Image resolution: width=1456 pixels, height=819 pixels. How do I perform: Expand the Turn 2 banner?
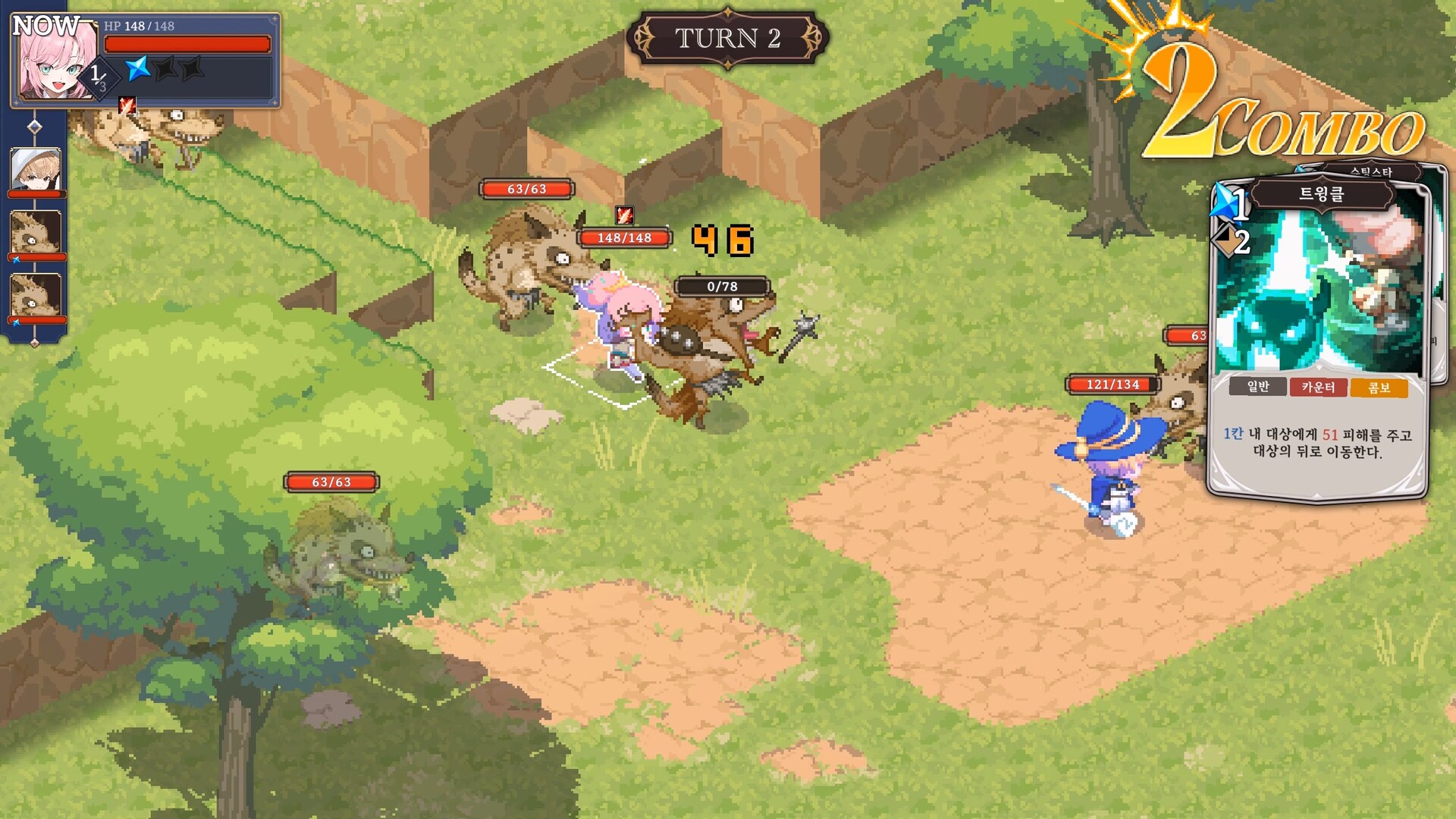pos(730,36)
